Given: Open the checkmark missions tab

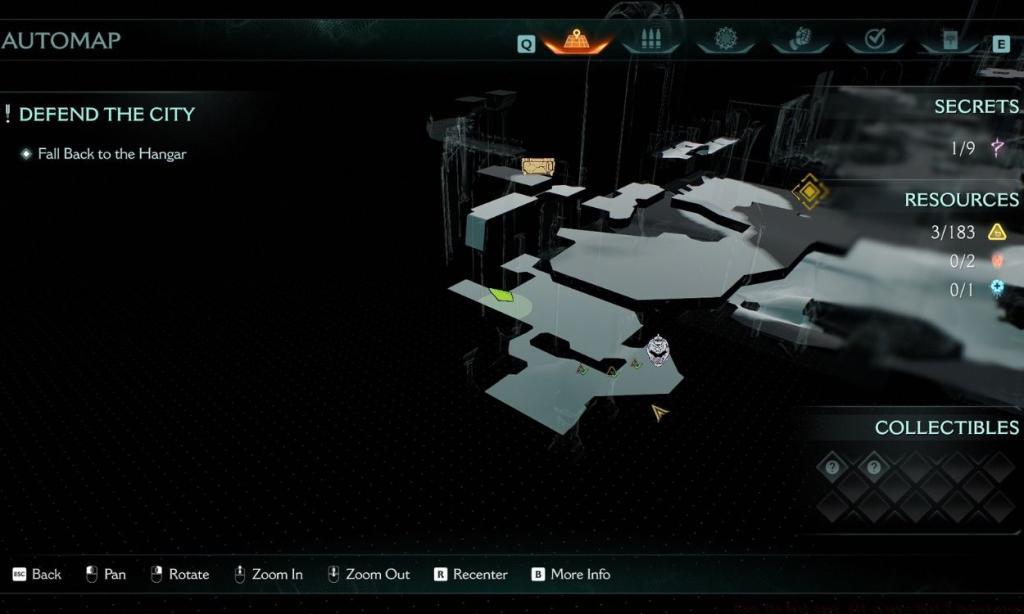Looking at the screenshot, I should 874,41.
